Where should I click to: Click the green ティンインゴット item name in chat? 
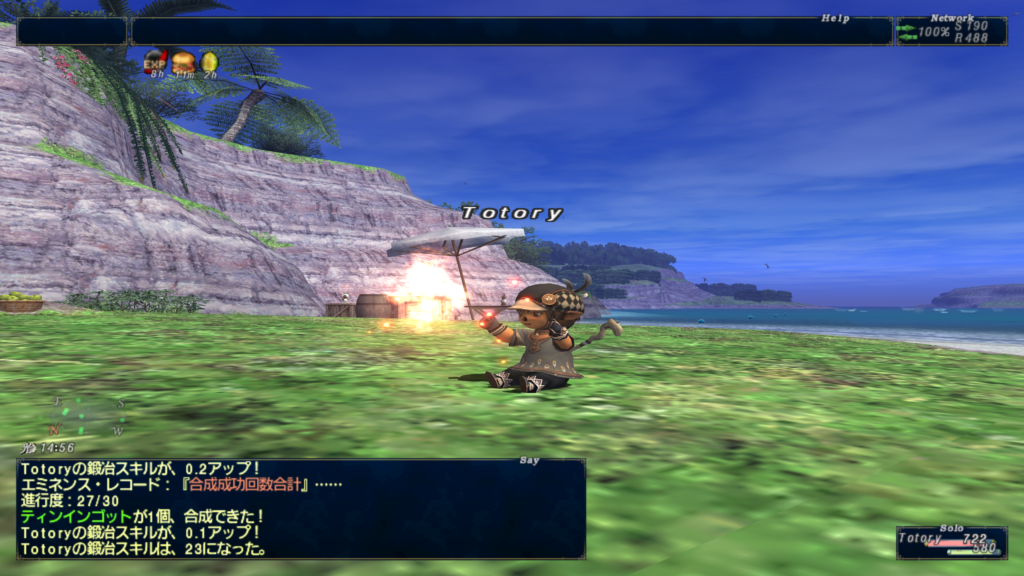(x=76, y=517)
